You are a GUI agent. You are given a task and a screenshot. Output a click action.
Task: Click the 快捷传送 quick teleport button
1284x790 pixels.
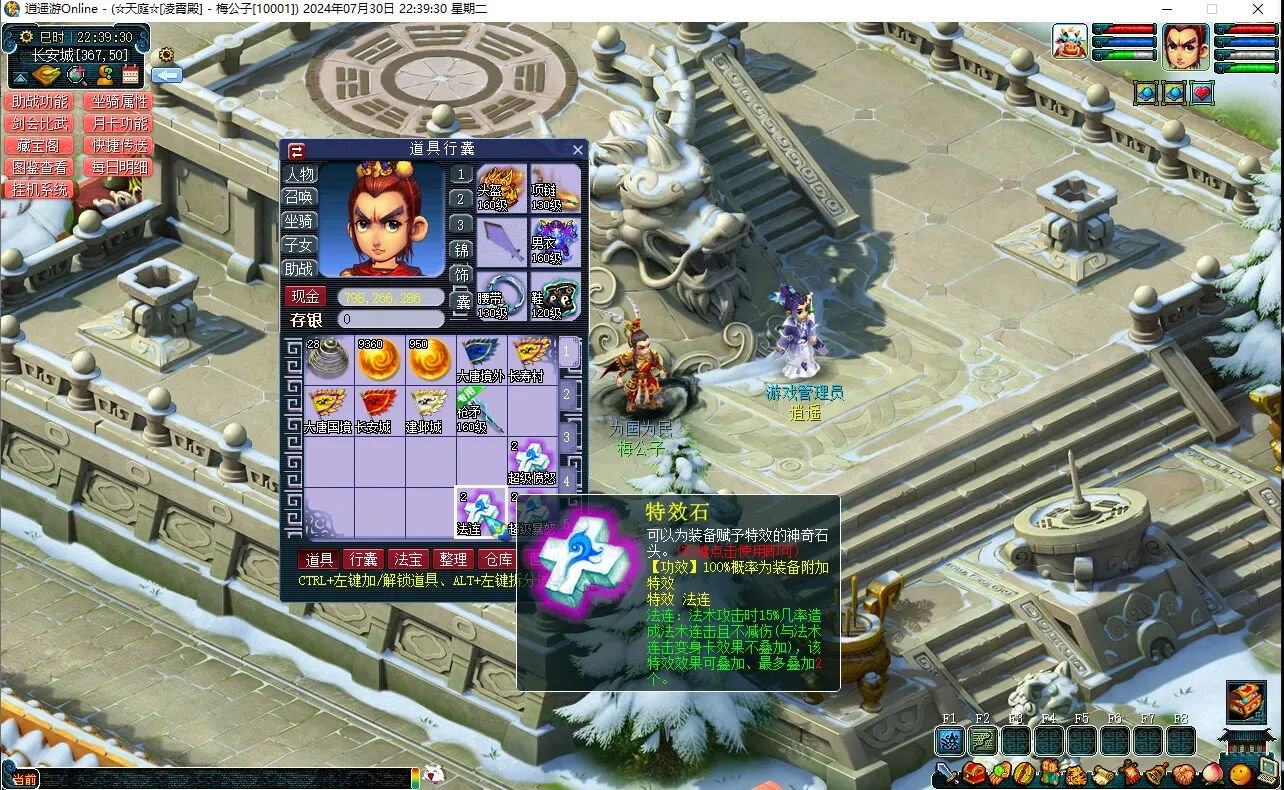[x=120, y=146]
